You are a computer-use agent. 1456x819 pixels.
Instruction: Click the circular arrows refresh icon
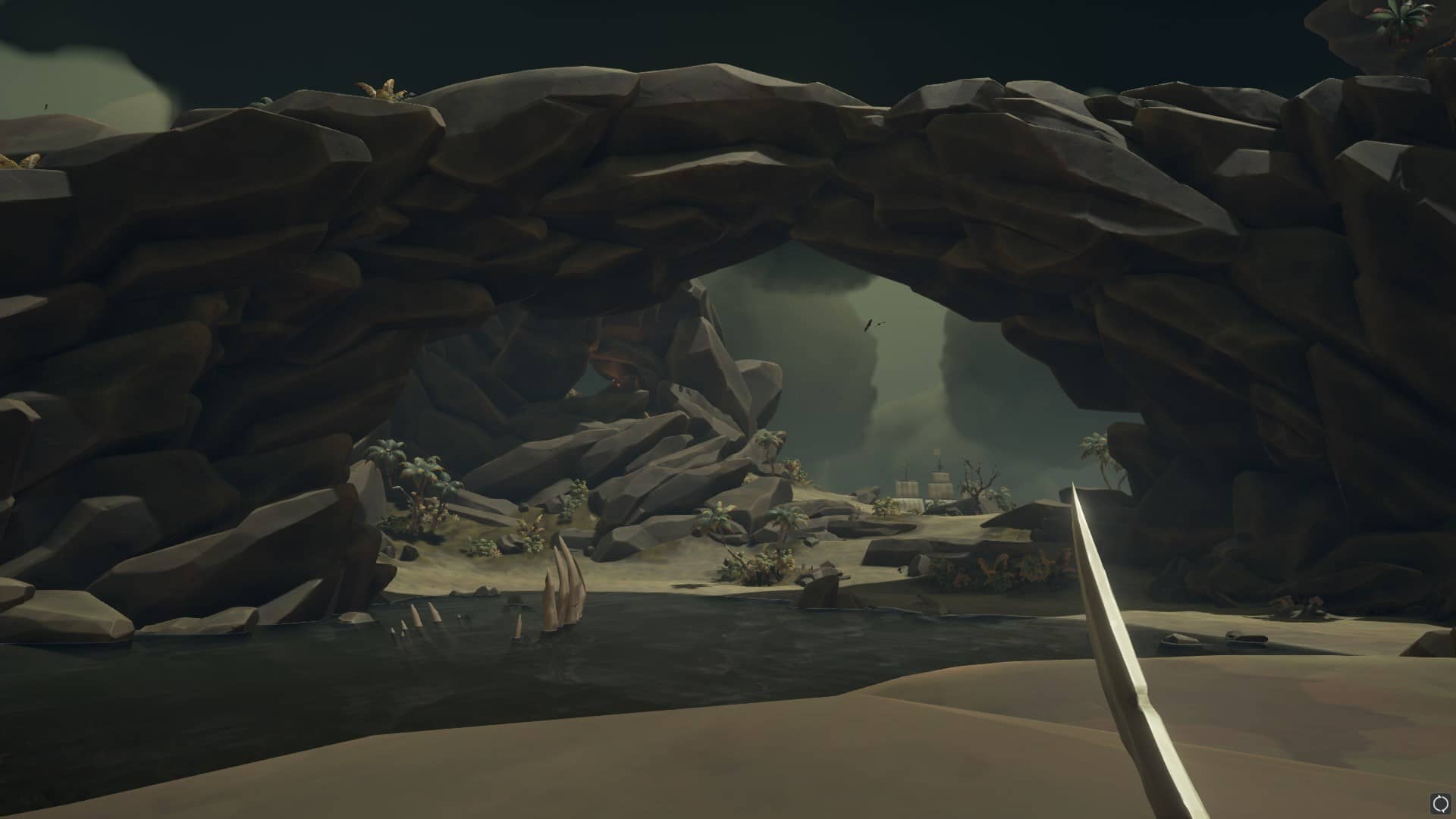click(1439, 803)
